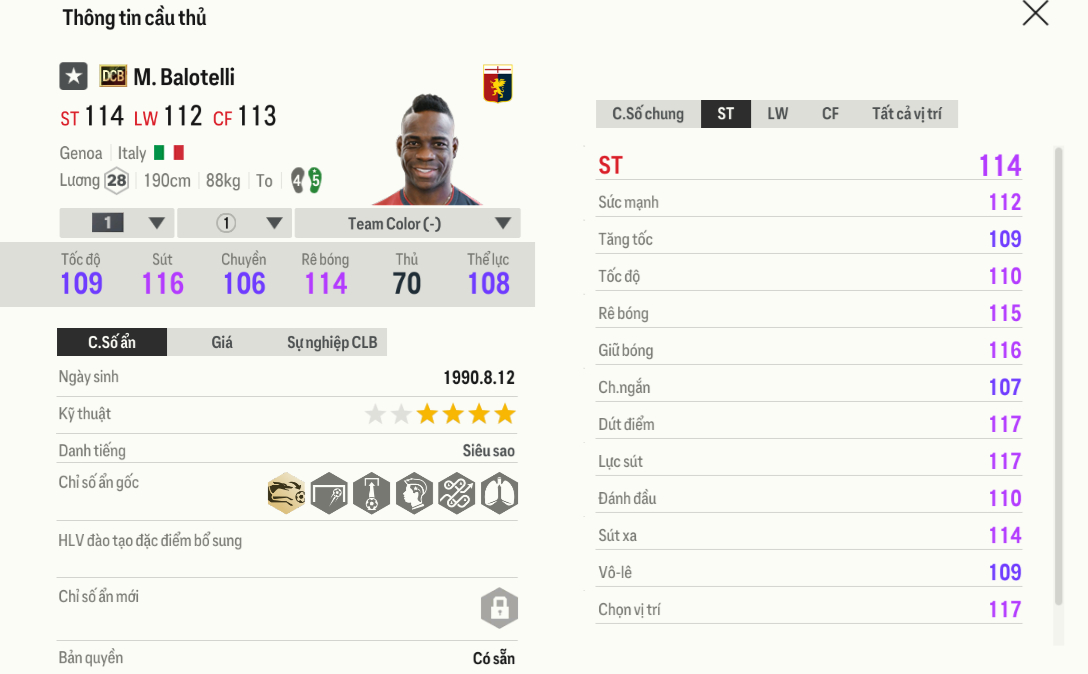The height and width of the screenshot is (674, 1088).
Task: Open the Team Color dropdown
Action: (x=407, y=223)
